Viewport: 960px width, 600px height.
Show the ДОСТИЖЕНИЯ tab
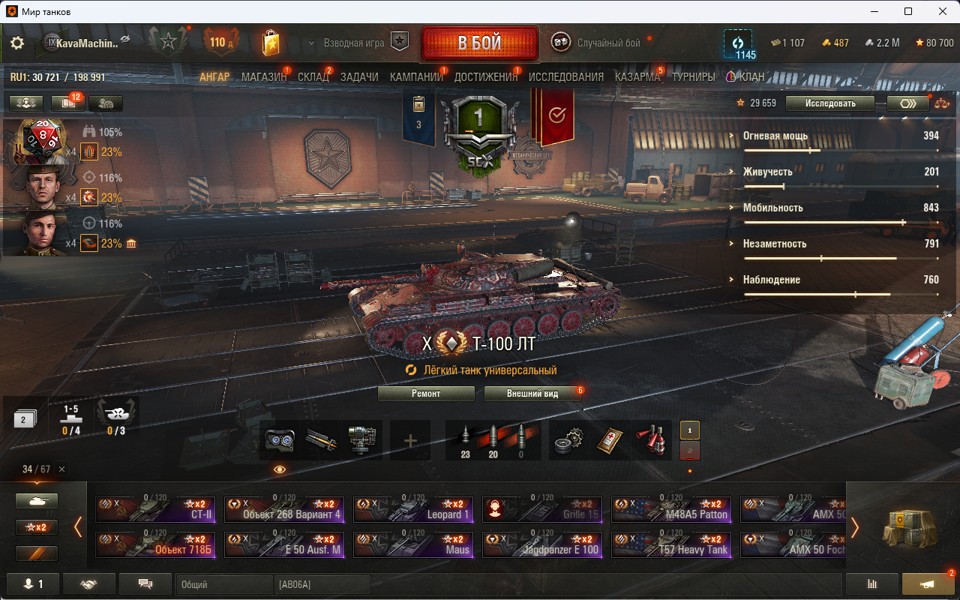pos(486,77)
